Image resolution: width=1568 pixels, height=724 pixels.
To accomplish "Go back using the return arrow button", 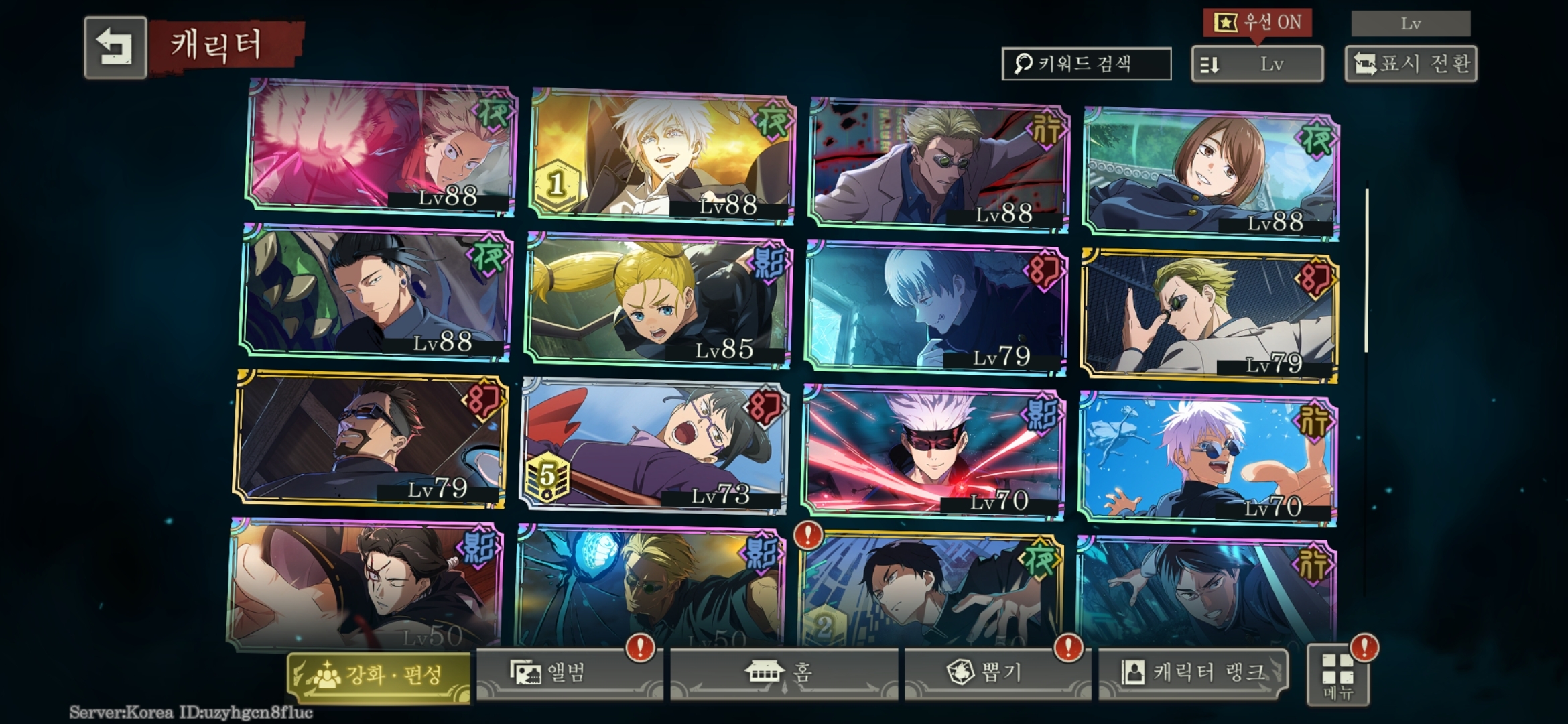I will pos(115,48).
